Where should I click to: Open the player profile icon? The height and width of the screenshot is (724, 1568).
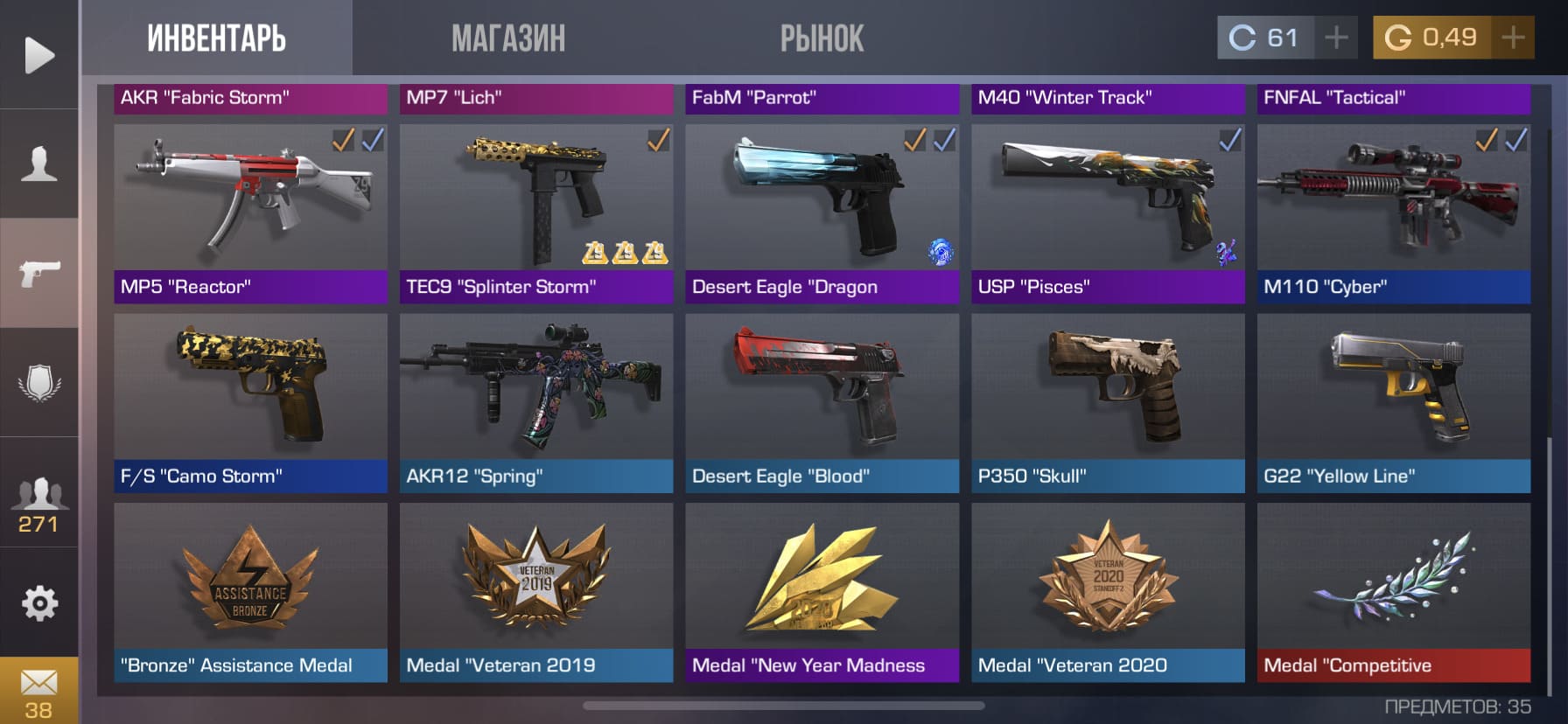click(39, 164)
